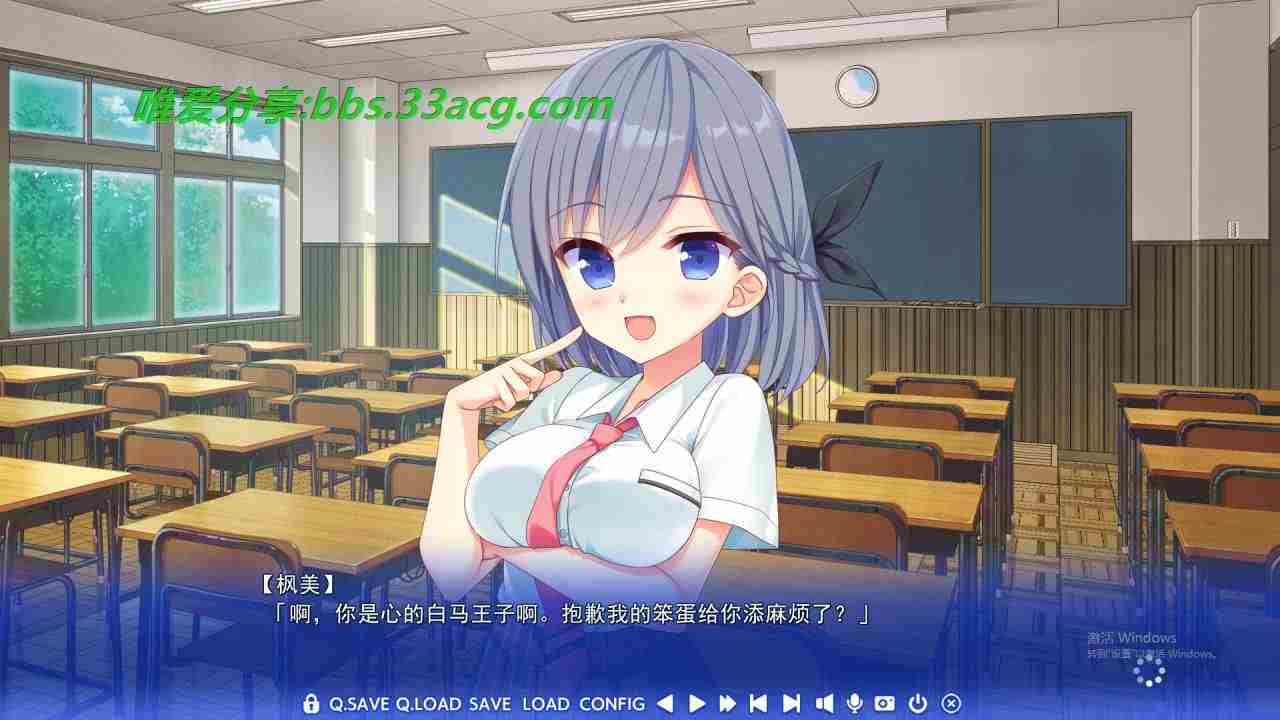Open the LOAD menu
The height and width of the screenshot is (720, 1280).
[545, 703]
